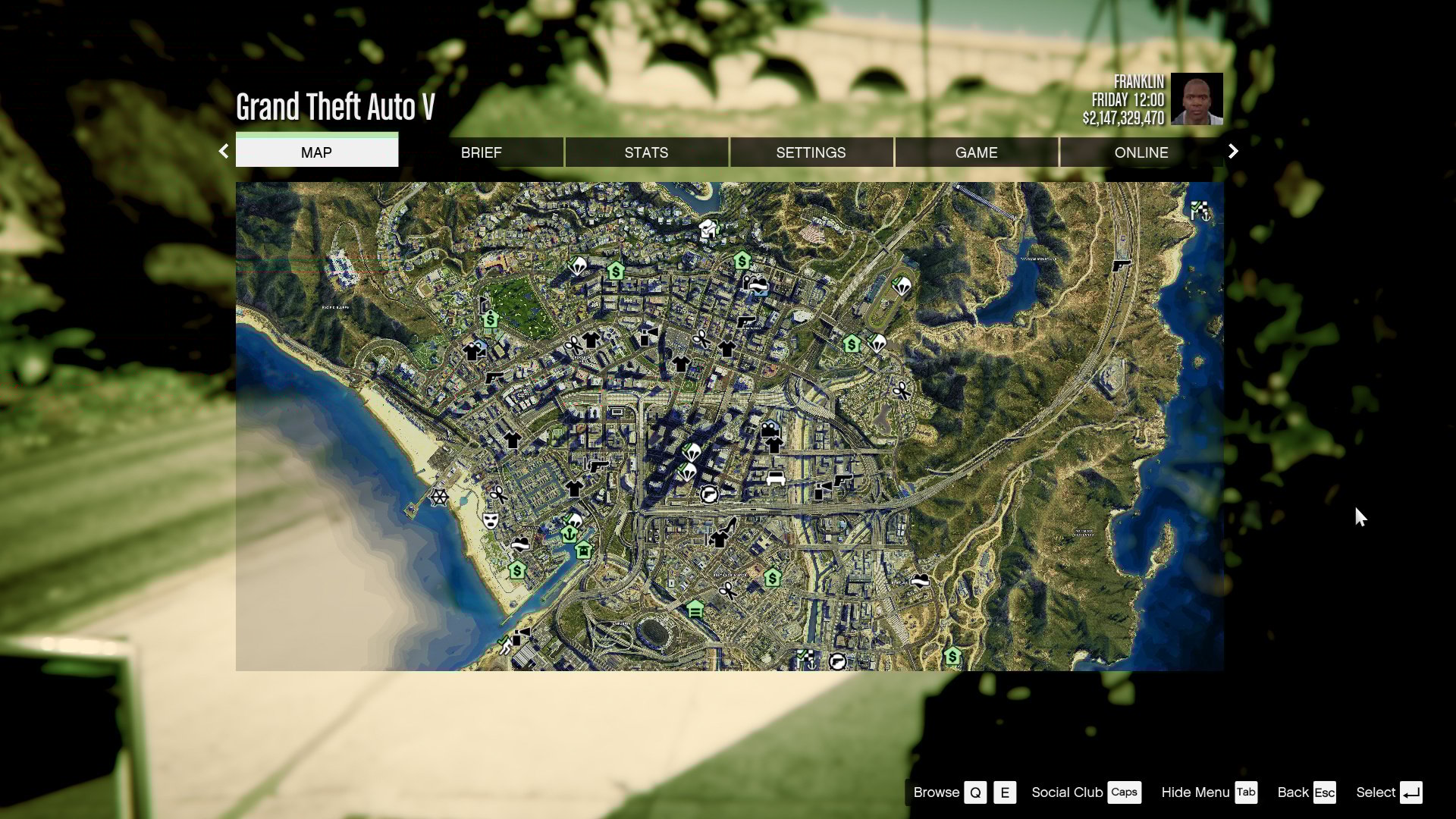Select the white house marker in the hills

coord(708,227)
